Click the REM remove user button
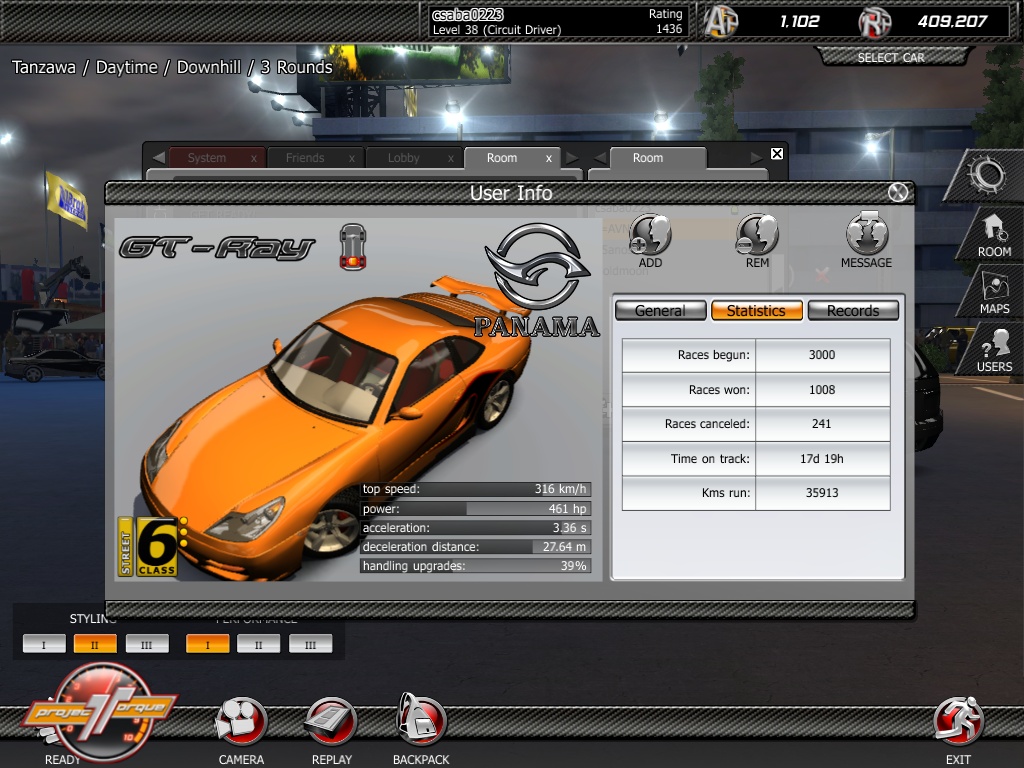The width and height of the screenshot is (1024, 768). [757, 238]
